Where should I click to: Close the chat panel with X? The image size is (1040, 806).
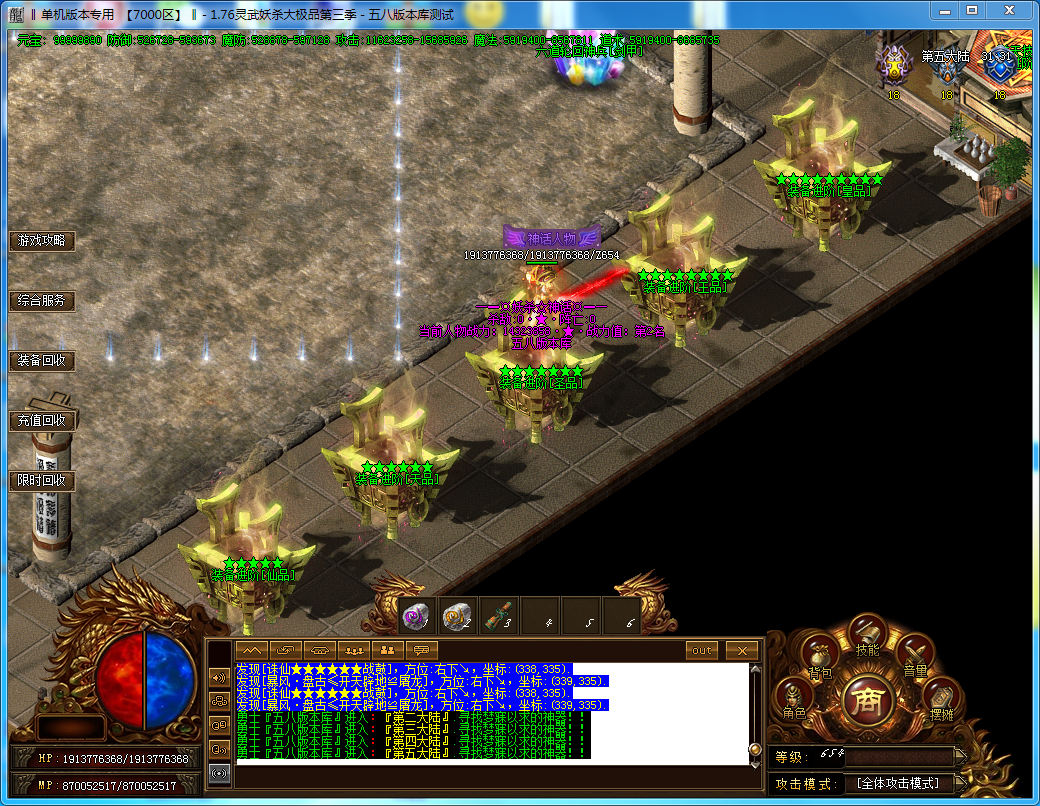[741, 650]
